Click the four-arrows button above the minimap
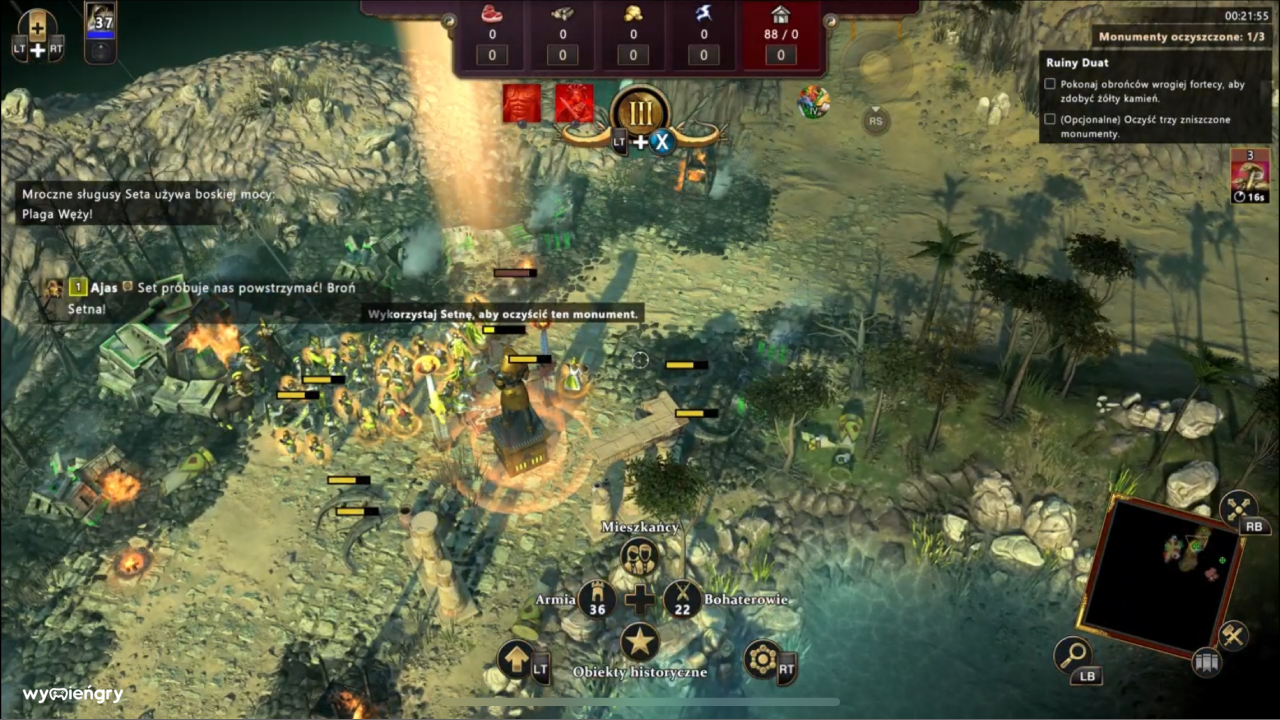 pyautogui.click(x=1238, y=507)
